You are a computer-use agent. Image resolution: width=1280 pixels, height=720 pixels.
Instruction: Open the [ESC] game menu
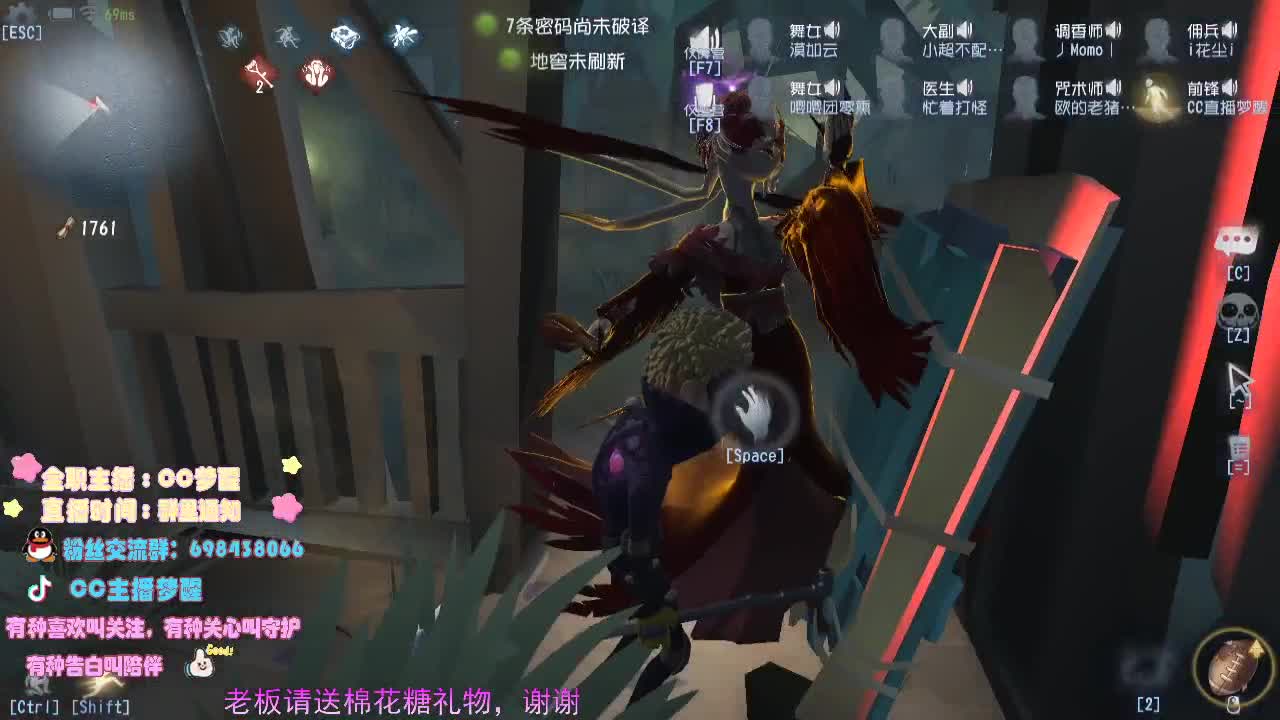(x=22, y=33)
